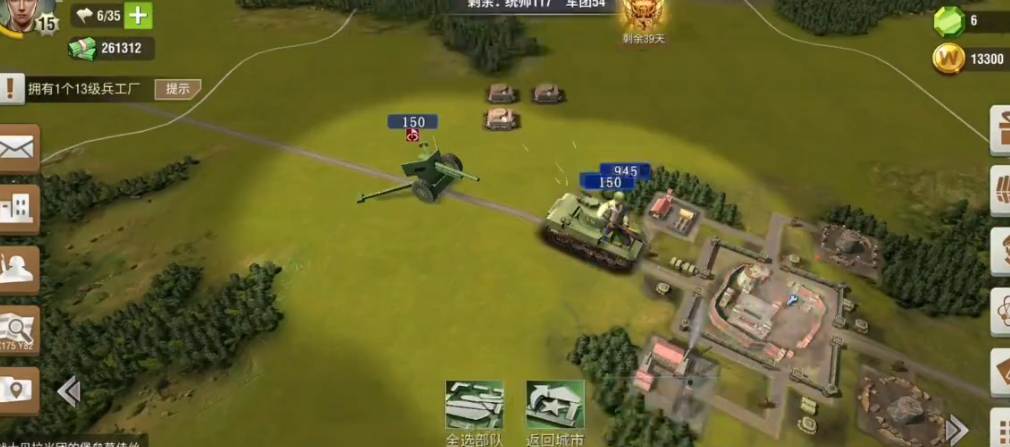
Task: Select the artillery cannon unit
Action: tap(425, 175)
